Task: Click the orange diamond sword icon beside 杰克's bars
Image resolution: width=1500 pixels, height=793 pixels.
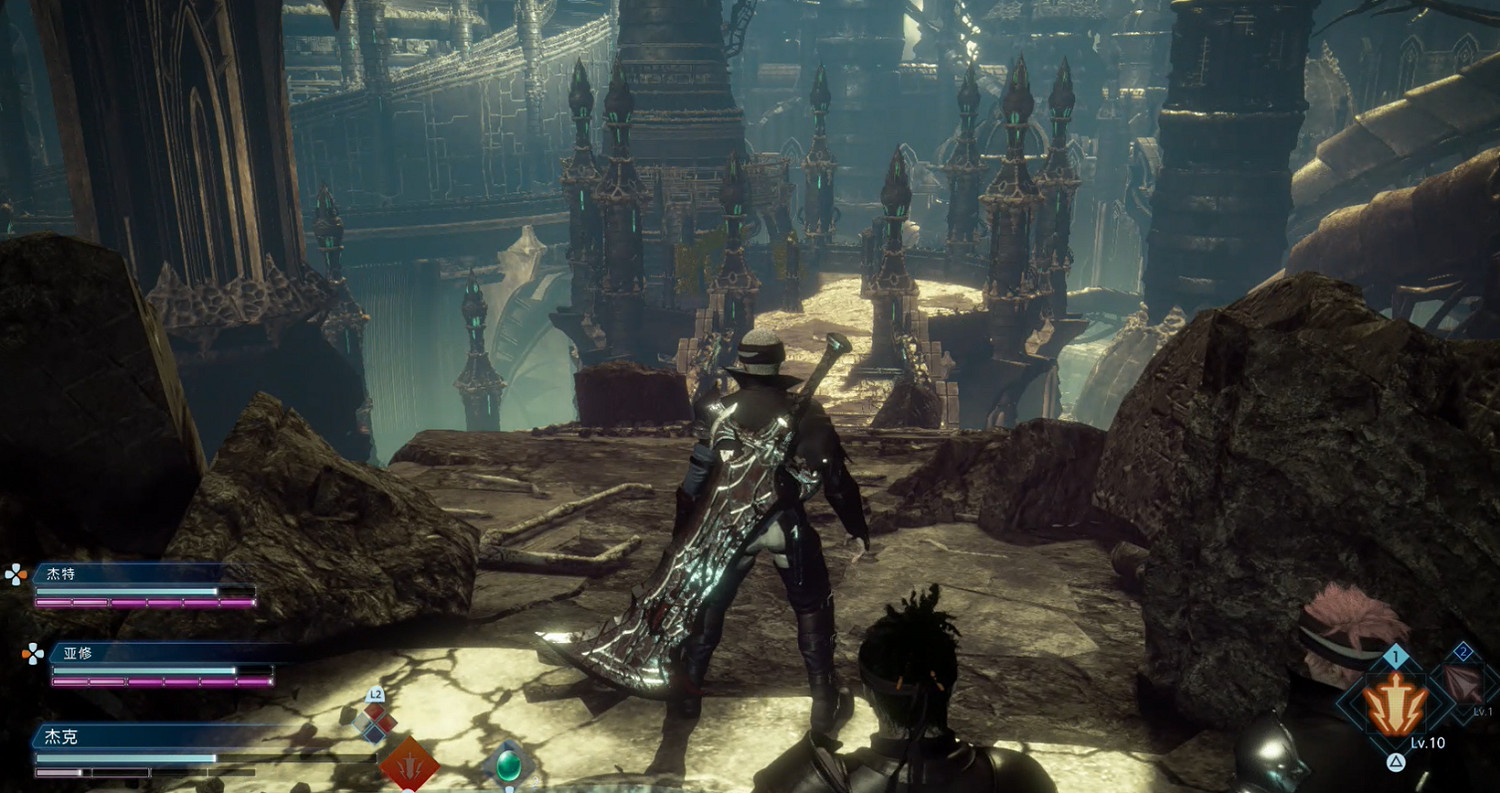Action: tap(408, 766)
